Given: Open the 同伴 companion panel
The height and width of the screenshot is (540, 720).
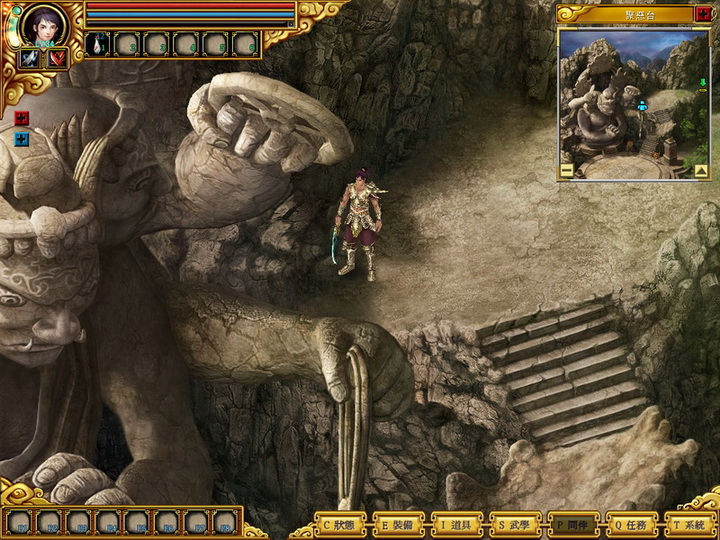Looking at the screenshot, I should pos(574,524).
